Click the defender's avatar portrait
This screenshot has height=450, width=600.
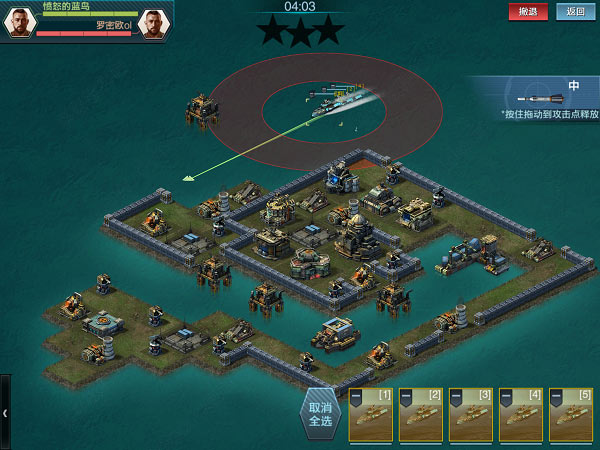153,23
